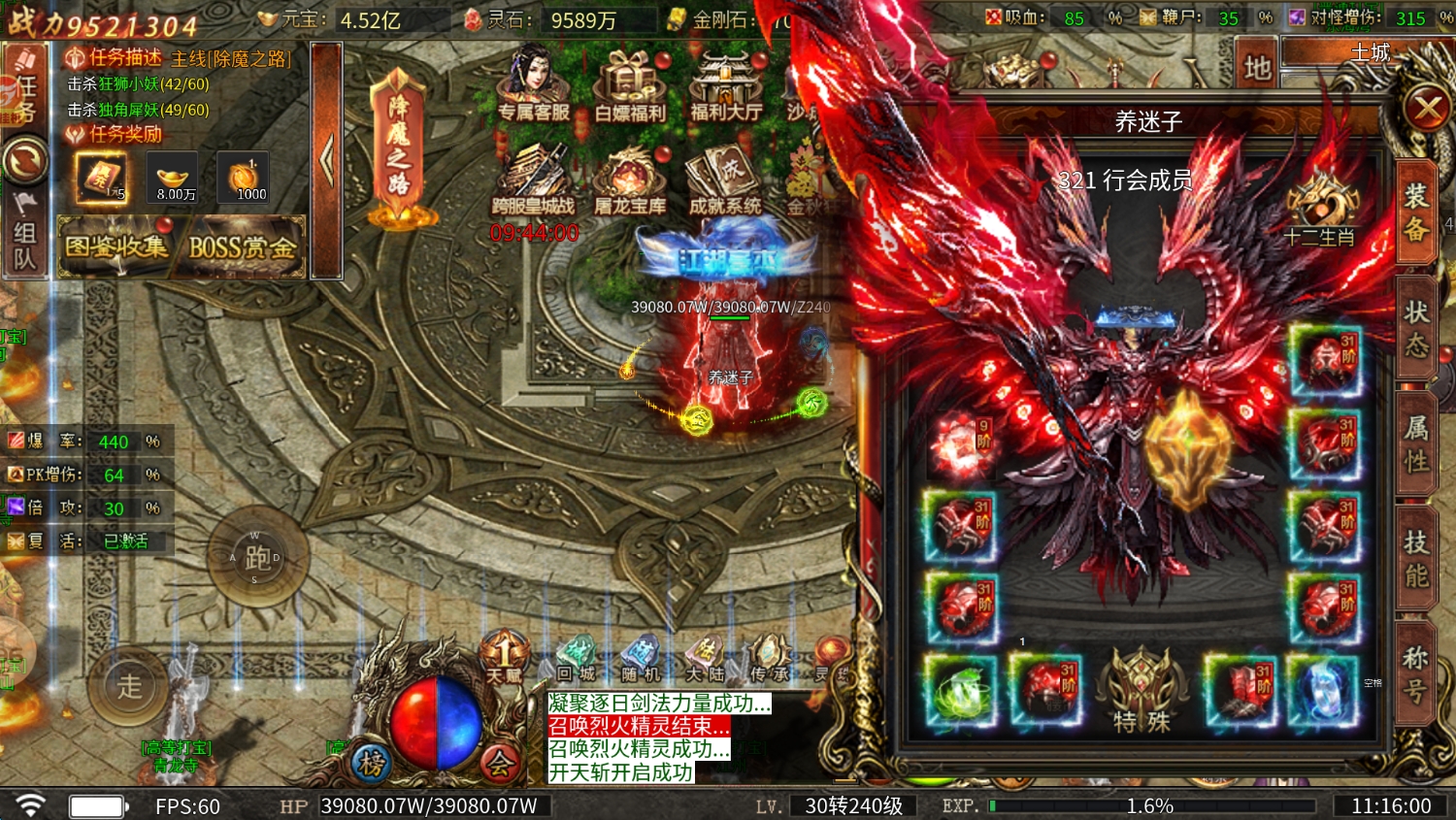Image resolution: width=1456 pixels, height=820 pixels.
Task: Tap the 回城 return-to-town skill
Action: click(x=577, y=661)
